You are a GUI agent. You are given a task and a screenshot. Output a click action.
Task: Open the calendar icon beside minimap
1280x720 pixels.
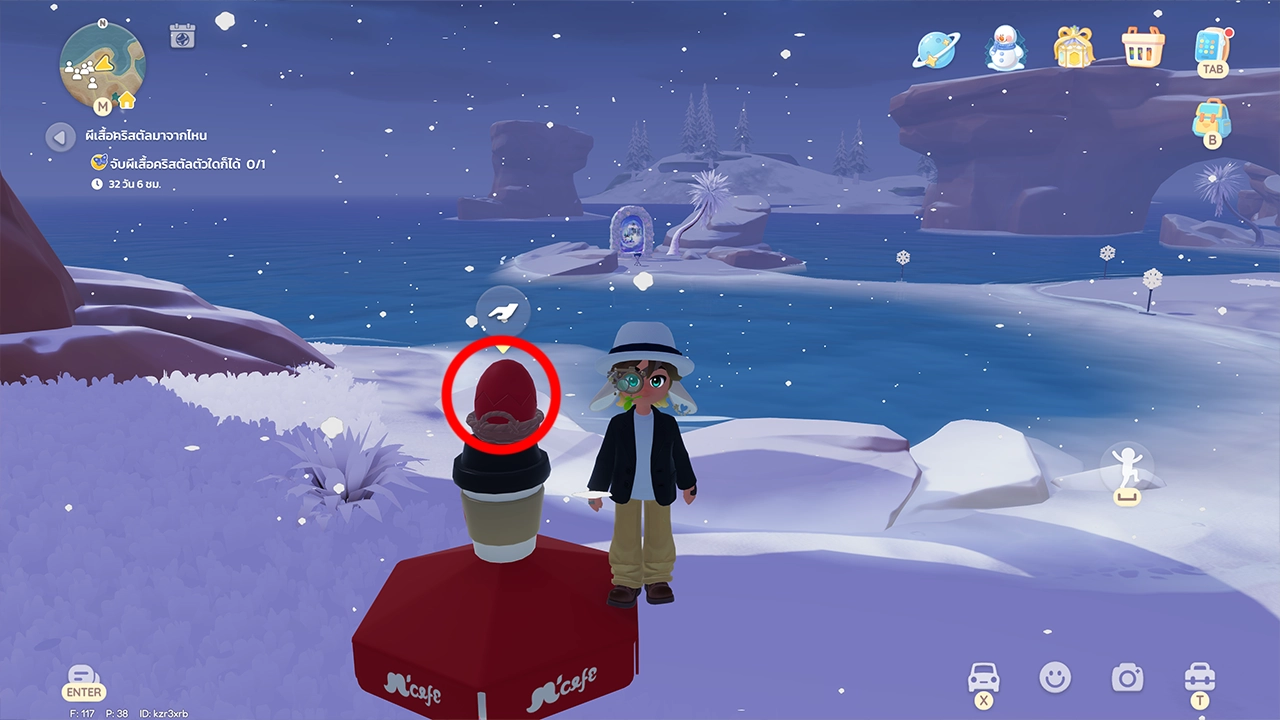182,36
